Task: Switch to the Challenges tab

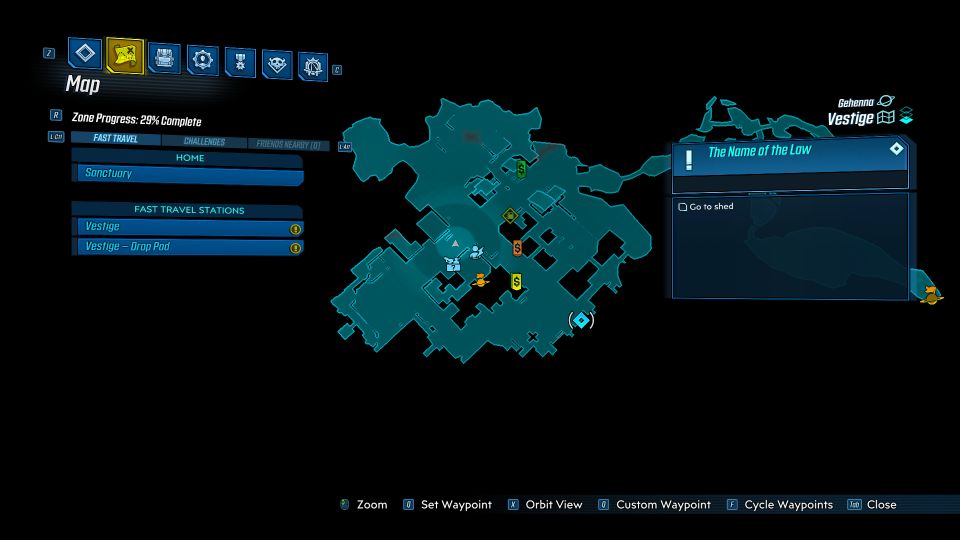Action: tap(203, 142)
